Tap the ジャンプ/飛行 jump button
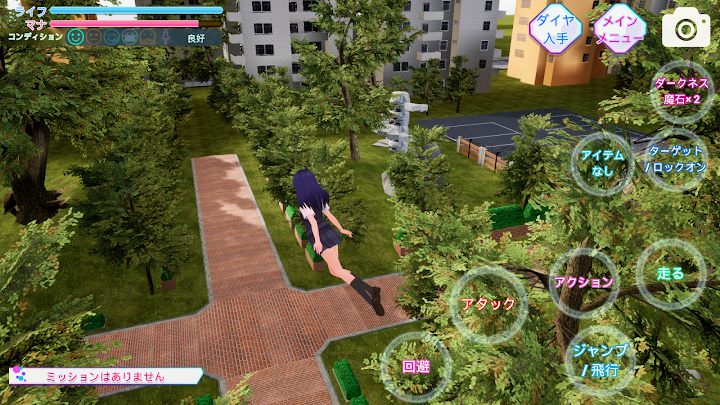 tap(600, 360)
